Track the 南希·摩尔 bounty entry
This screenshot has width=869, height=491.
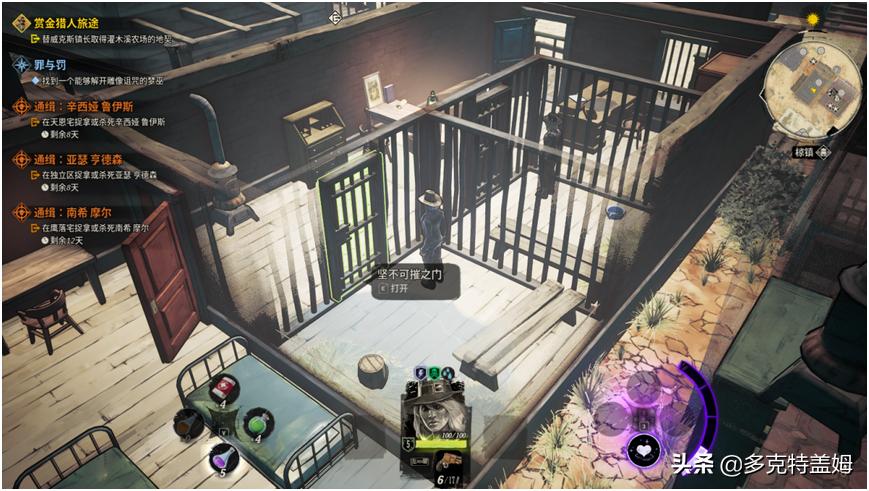(x=85, y=213)
